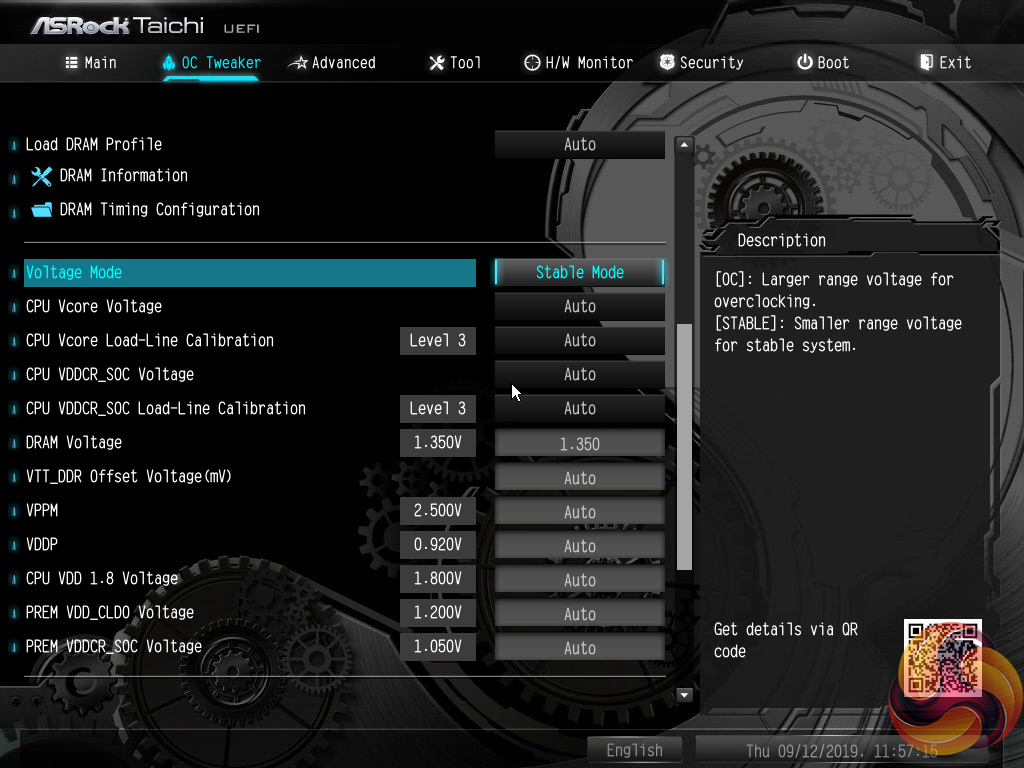
Task: Open the Advanced tab
Action: point(332,62)
